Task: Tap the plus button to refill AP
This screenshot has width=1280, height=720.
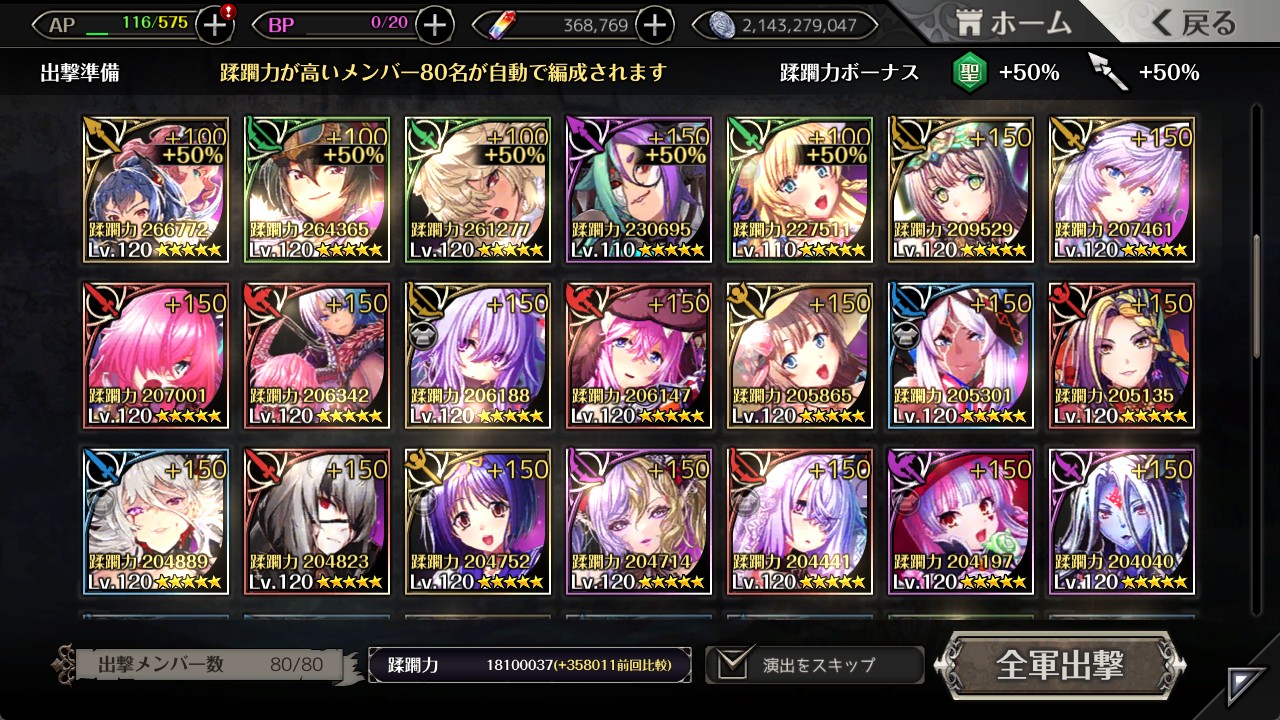Action: 215,25
